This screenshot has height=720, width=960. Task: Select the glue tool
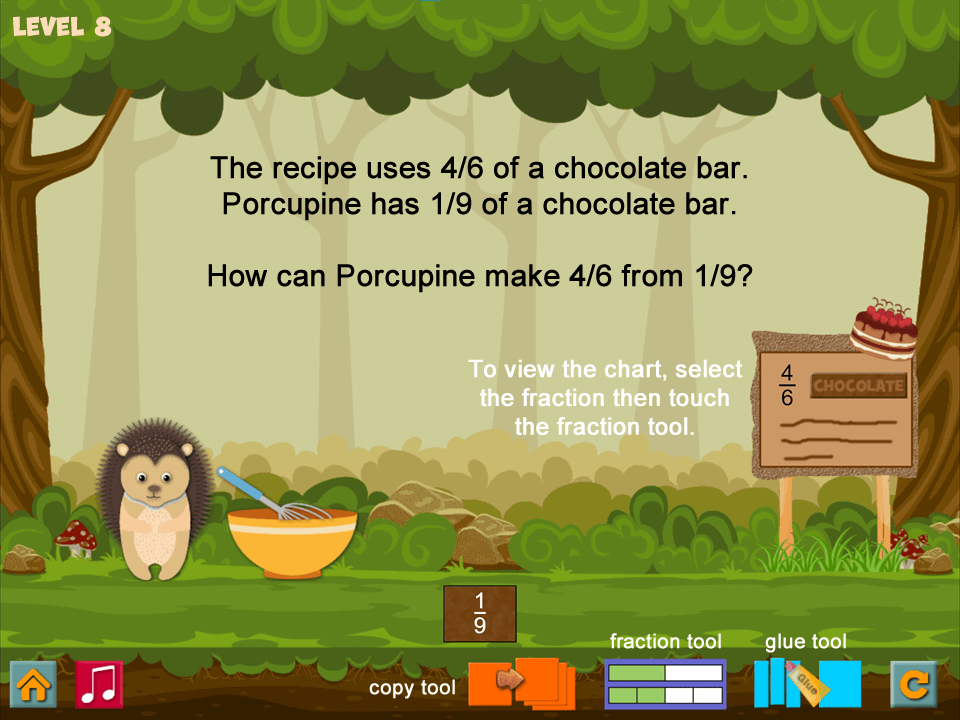tap(807, 684)
